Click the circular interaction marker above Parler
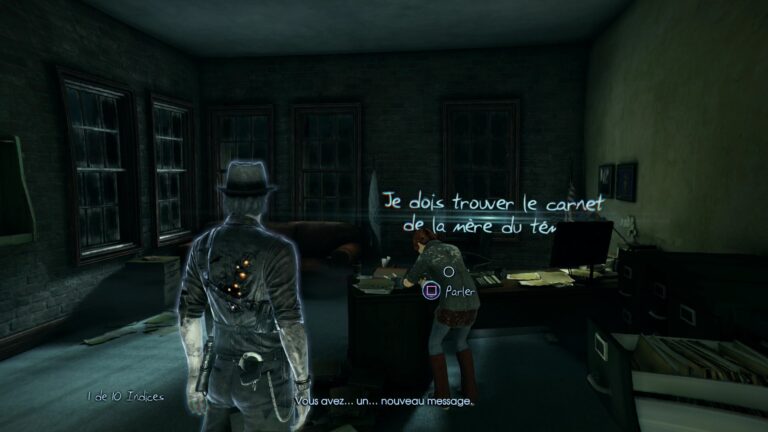Image resolution: width=768 pixels, height=432 pixels. pyautogui.click(x=449, y=271)
